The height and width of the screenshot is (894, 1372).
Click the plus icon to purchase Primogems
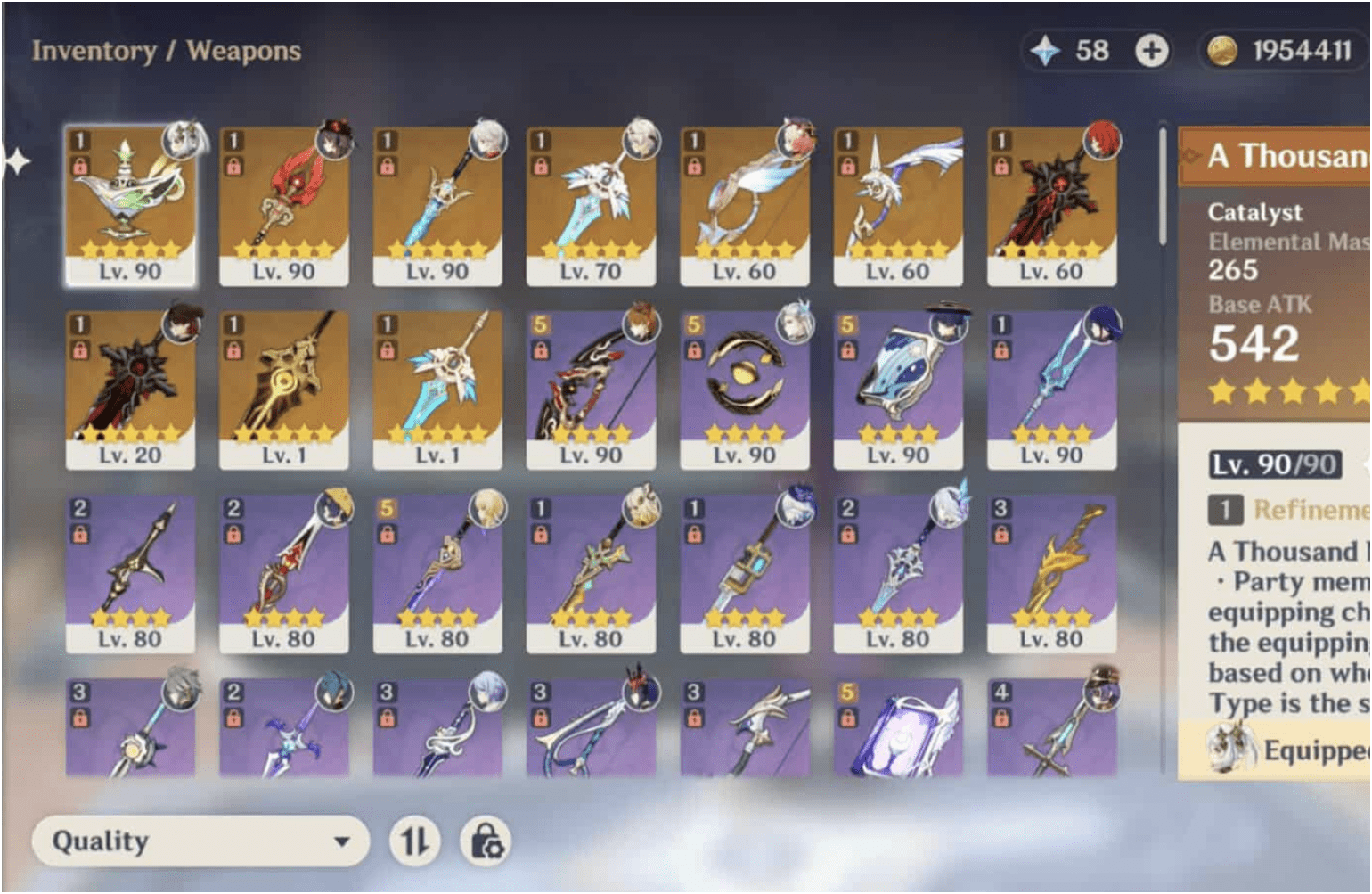[x=1148, y=51]
